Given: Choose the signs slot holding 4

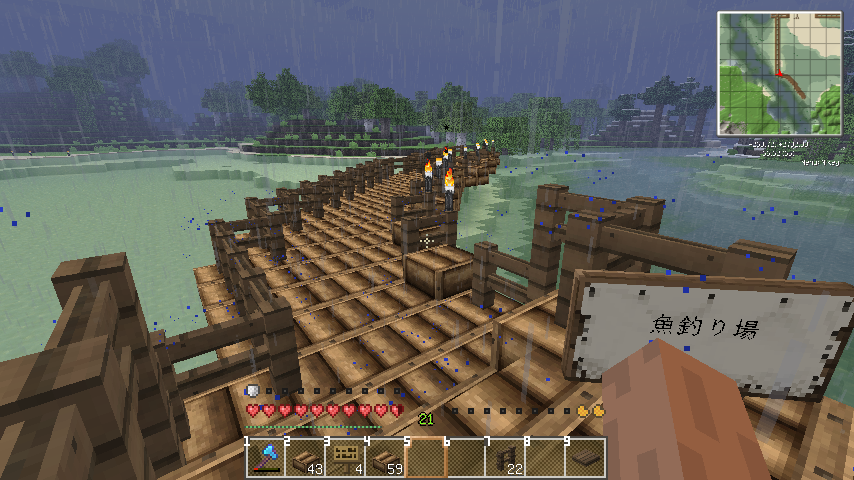Looking at the screenshot, I should pos(345,457).
